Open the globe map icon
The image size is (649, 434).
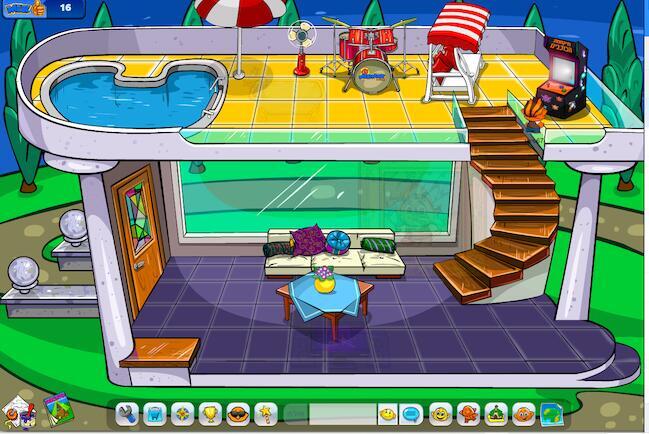click(x=550, y=413)
